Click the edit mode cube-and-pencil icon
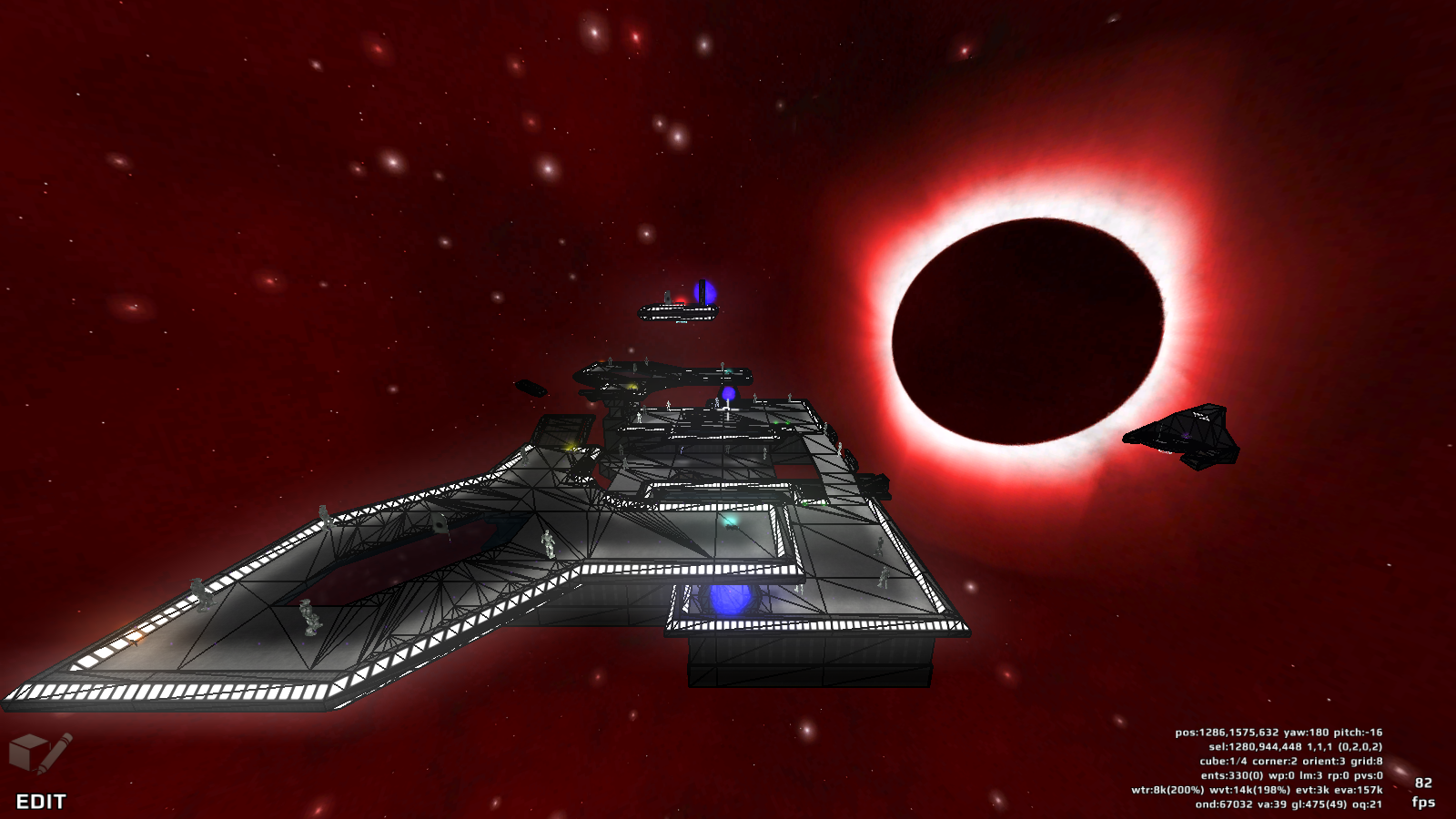The image size is (1456, 819). [x=39, y=753]
